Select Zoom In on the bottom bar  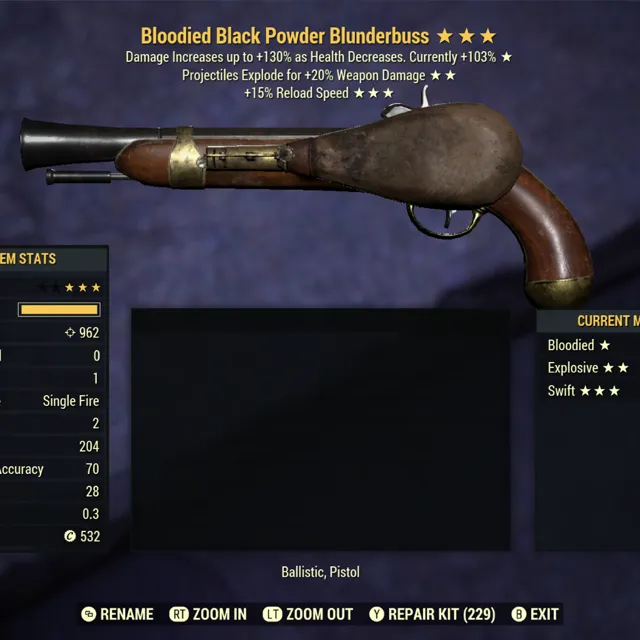click(208, 614)
